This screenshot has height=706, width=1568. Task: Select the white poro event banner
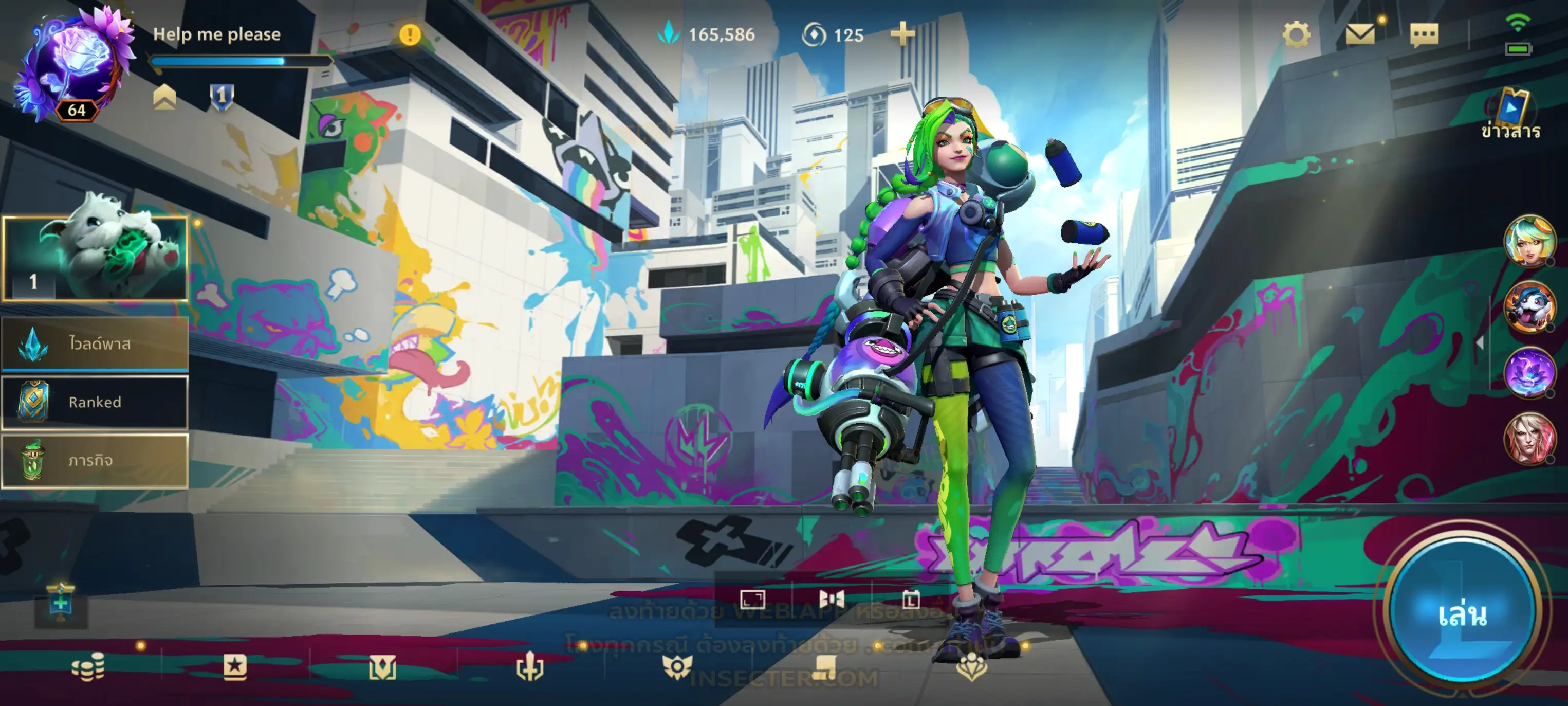[95, 258]
